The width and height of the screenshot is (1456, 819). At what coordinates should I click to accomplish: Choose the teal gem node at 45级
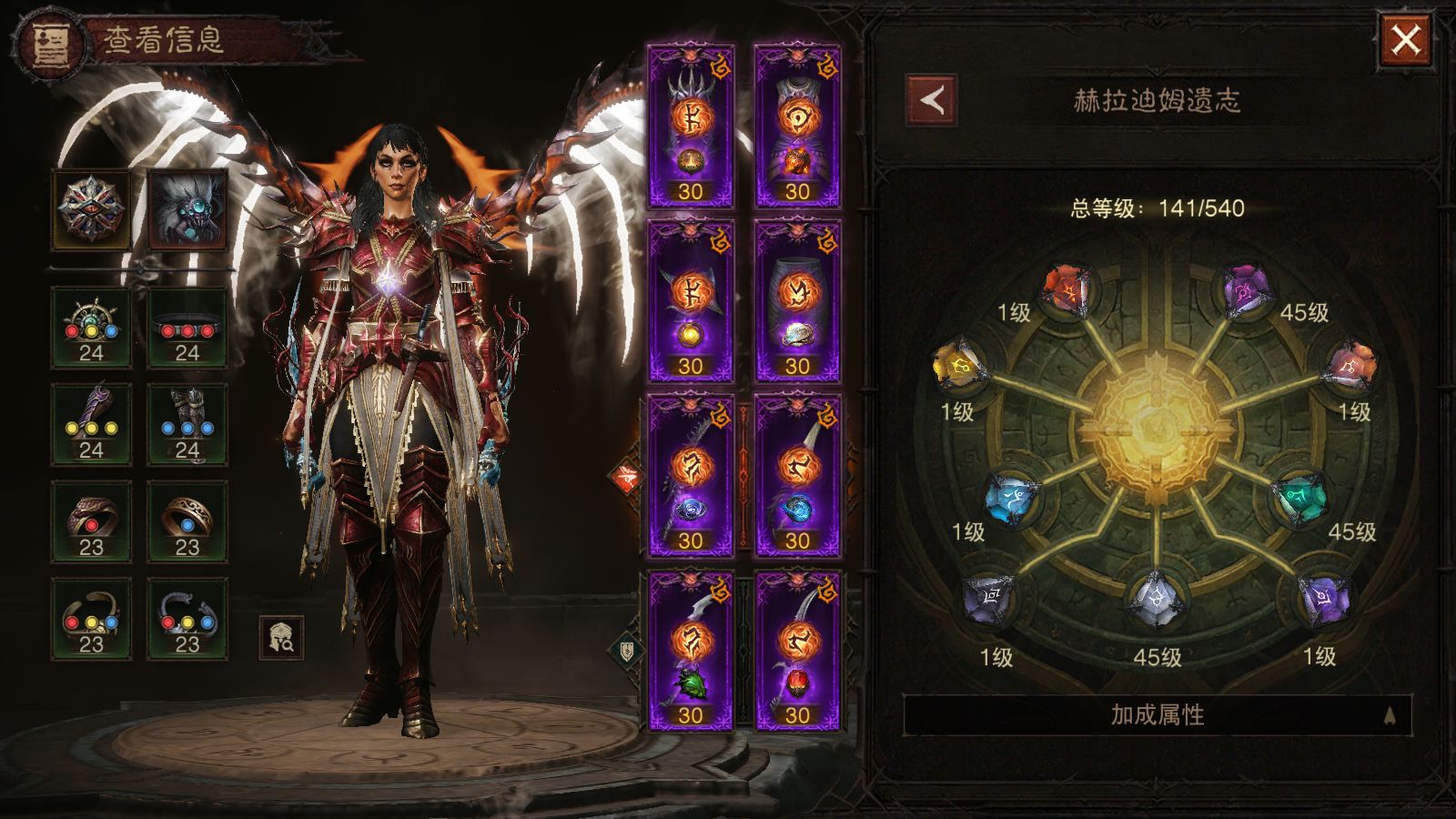pos(1301,498)
